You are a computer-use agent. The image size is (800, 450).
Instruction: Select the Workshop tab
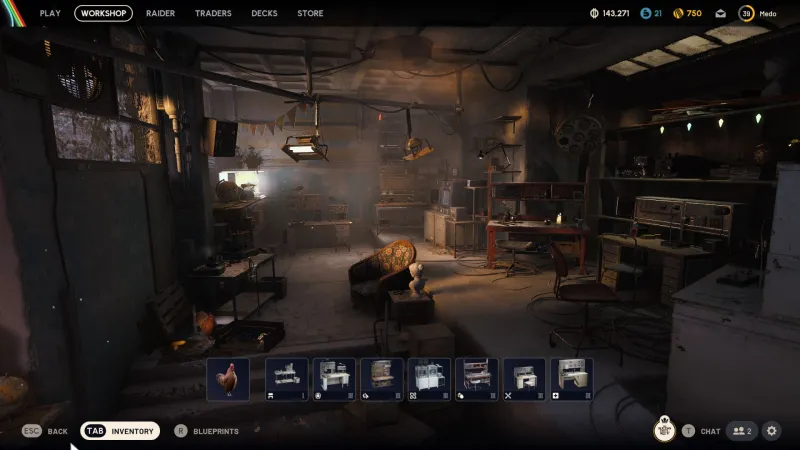tap(103, 13)
